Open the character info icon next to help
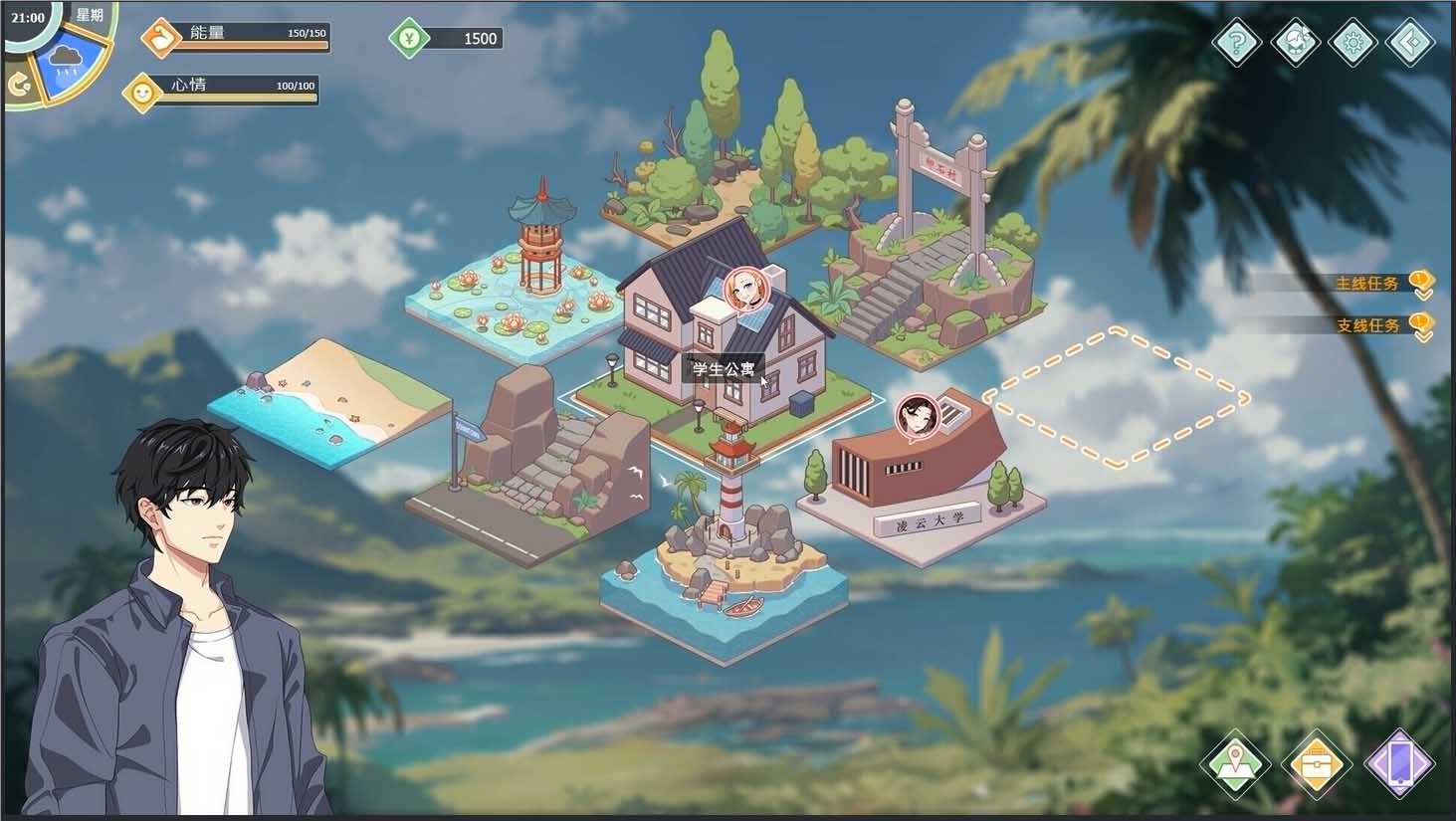 coord(1295,43)
